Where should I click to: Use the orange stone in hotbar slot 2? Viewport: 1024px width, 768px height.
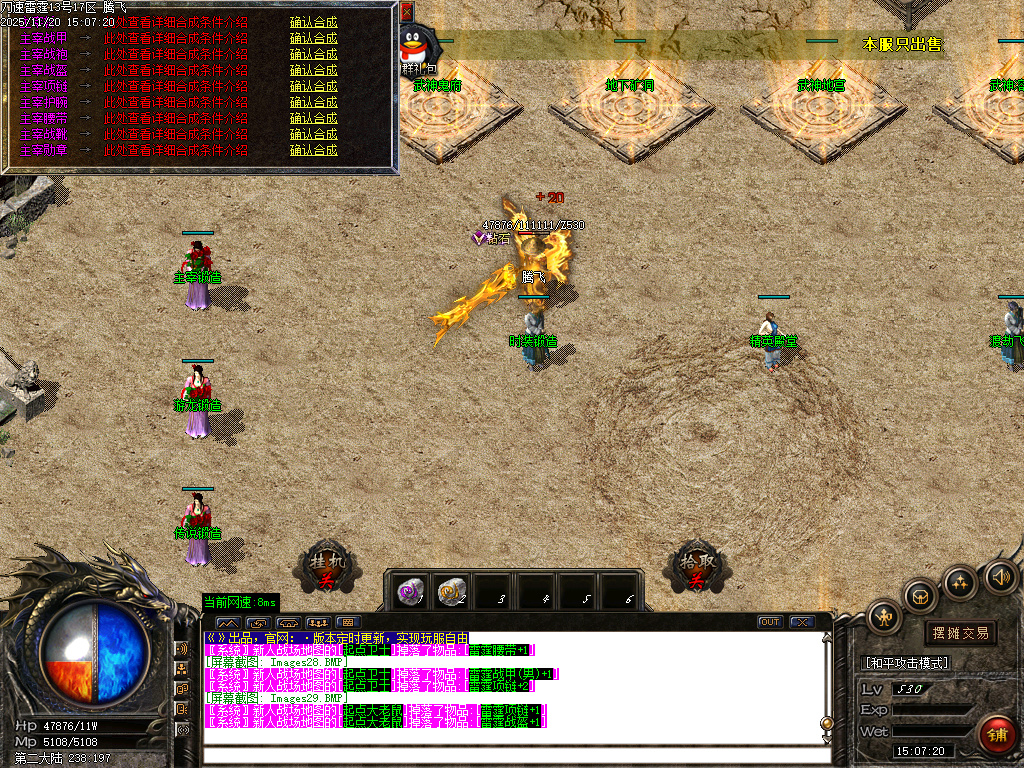[452, 591]
